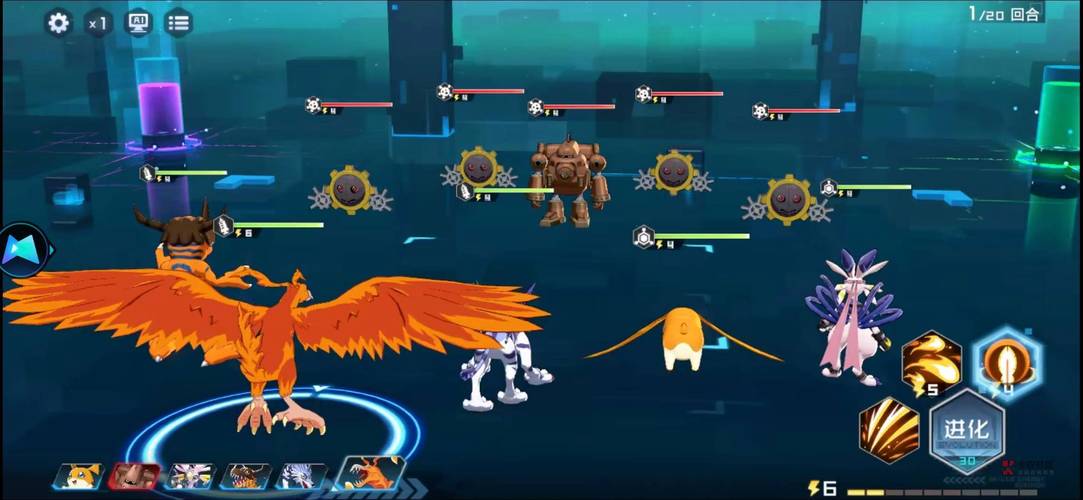Target the brown robot enemy in the center
Image resolution: width=1083 pixels, height=500 pixels.
point(570,181)
